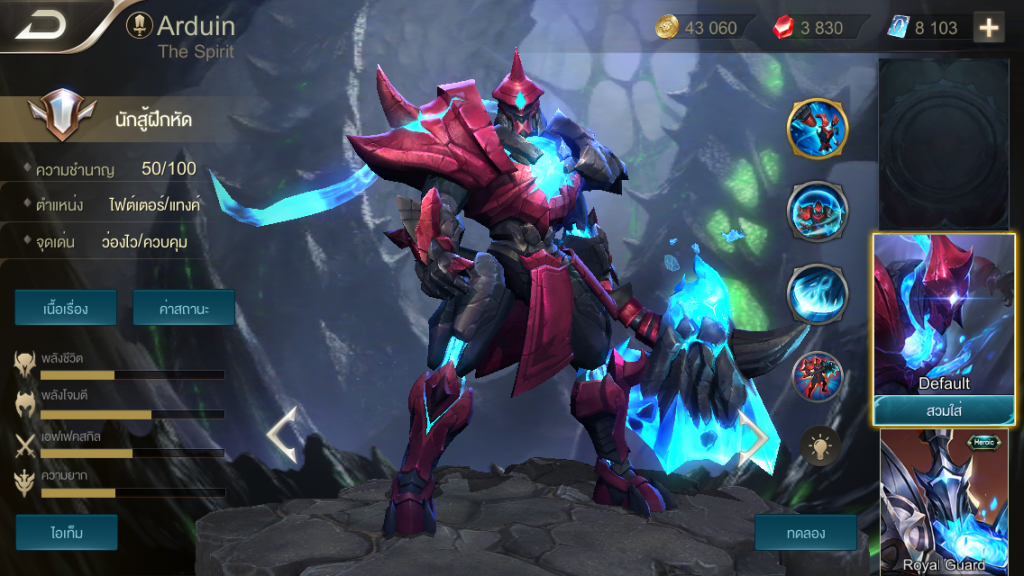The width and height of the screenshot is (1024, 576).
Task: View the blue slash wave skill icon
Action: pyautogui.click(x=817, y=294)
